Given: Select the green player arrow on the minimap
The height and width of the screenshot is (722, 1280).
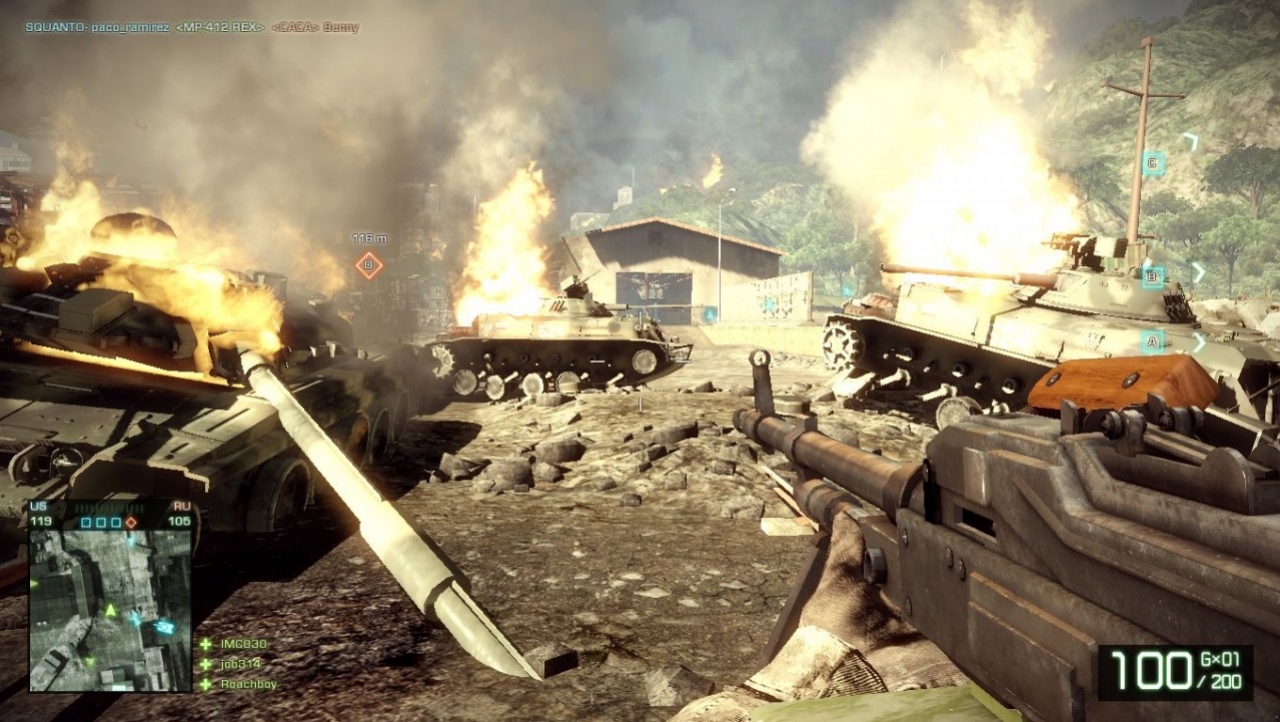Looking at the screenshot, I should (109, 610).
